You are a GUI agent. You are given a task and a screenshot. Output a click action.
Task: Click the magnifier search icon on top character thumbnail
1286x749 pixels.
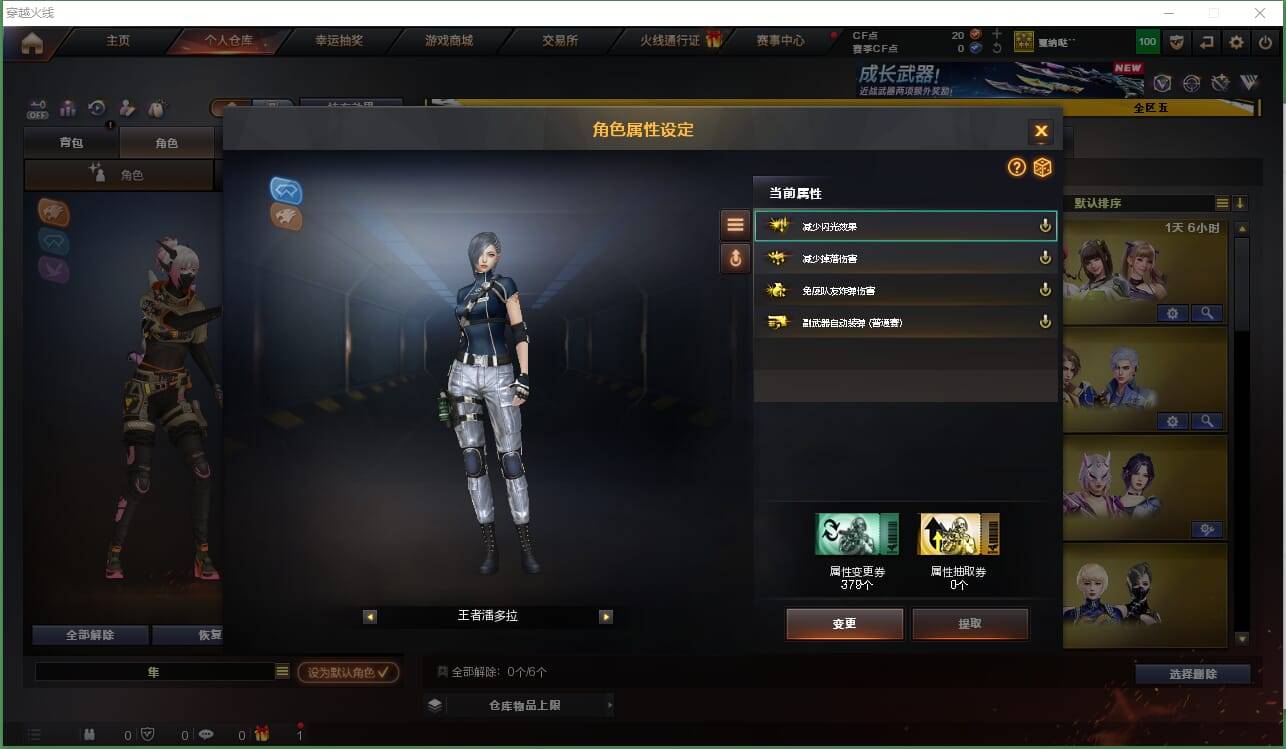(1208, 313)
